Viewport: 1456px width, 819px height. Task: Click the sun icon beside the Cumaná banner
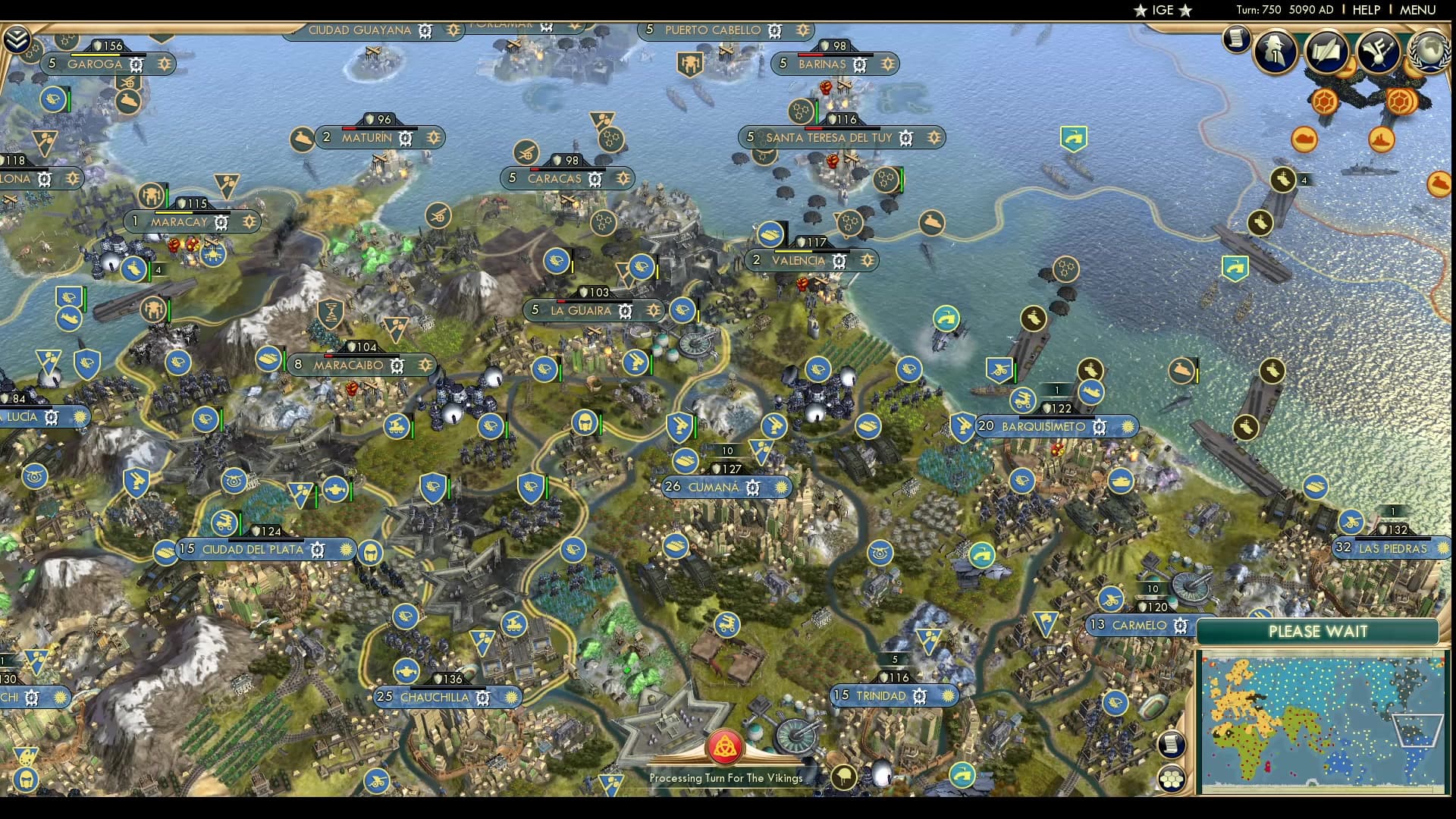click(x=780, y=488)
